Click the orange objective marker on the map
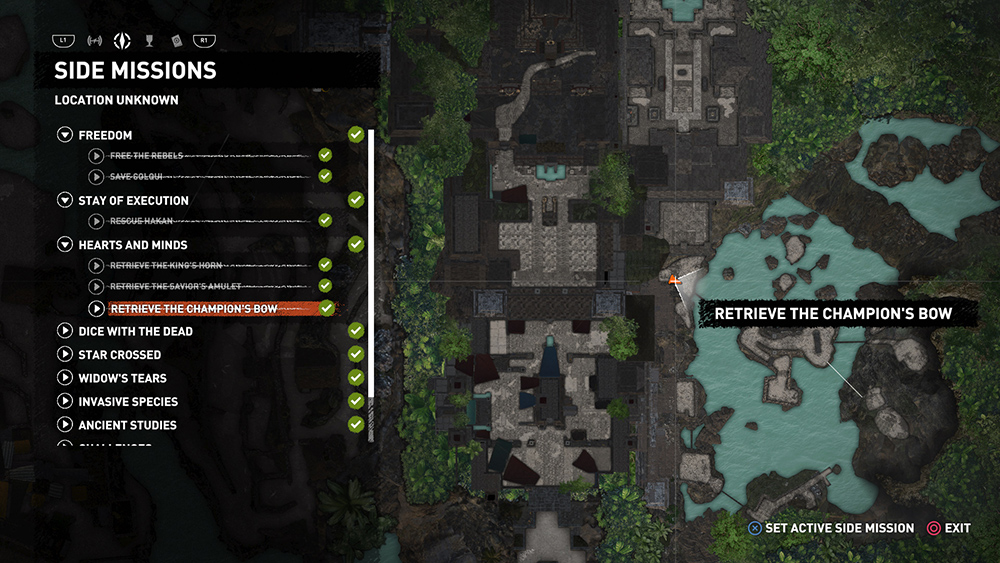 click(x=676, y=281)
